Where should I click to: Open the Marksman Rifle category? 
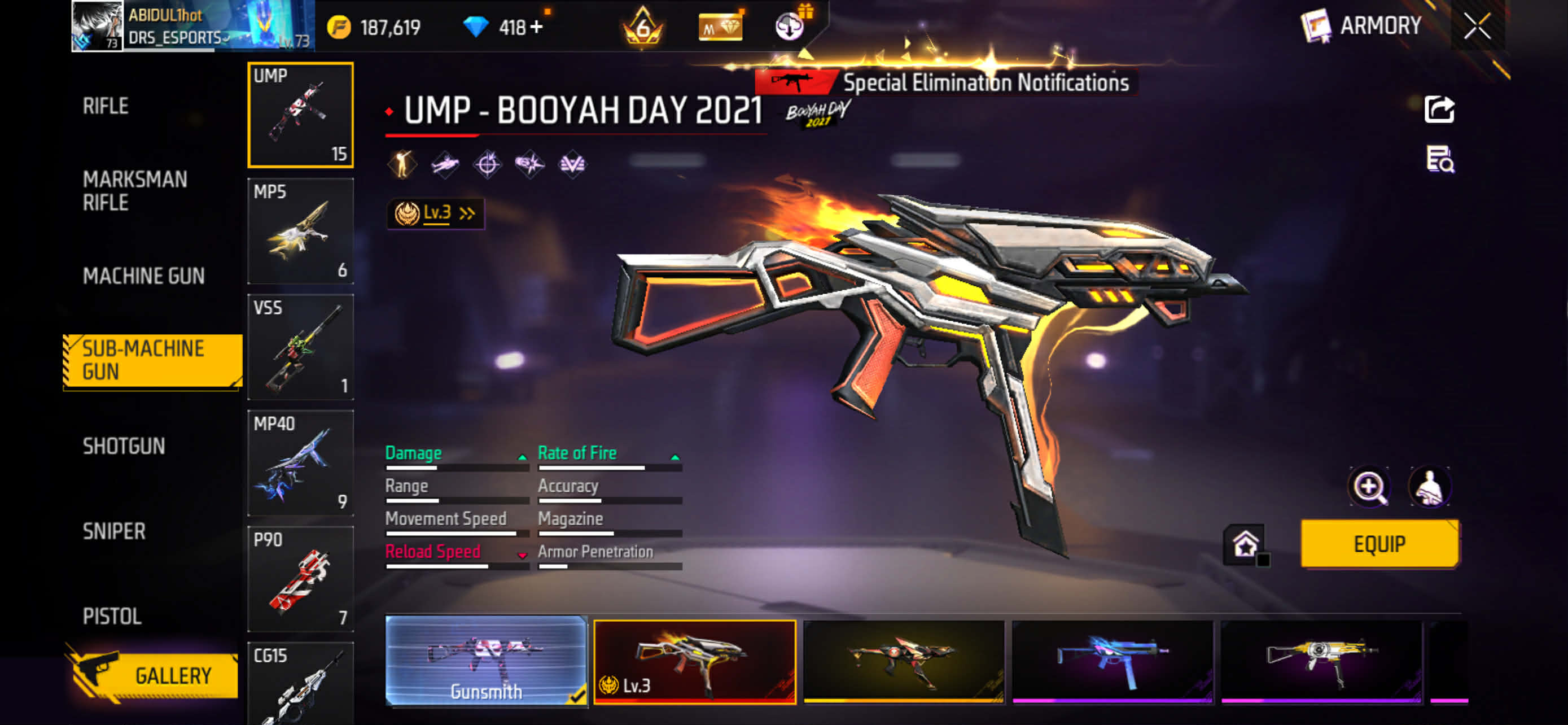click(134, 190)
